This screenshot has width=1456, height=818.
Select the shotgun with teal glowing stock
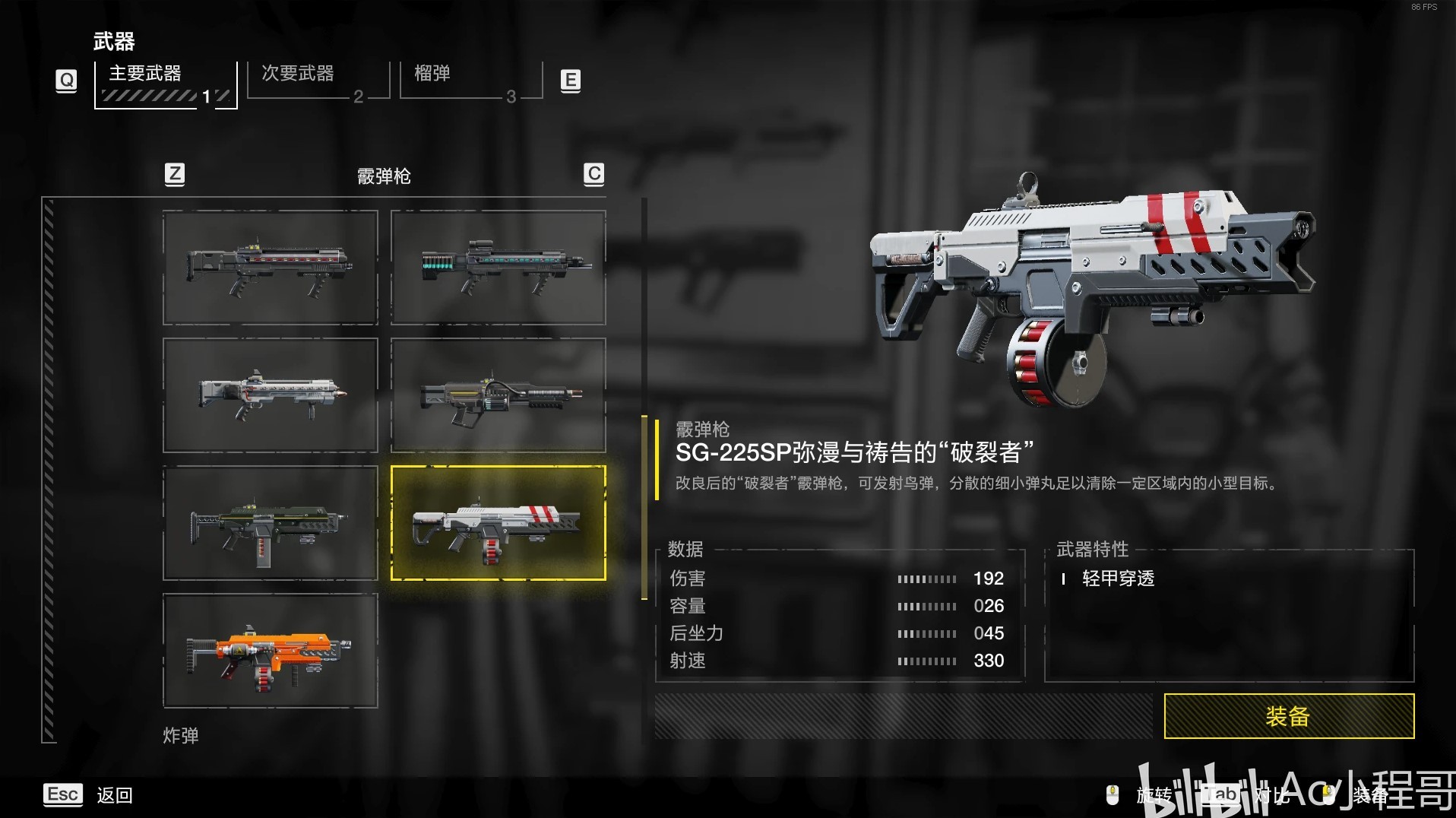498,268
